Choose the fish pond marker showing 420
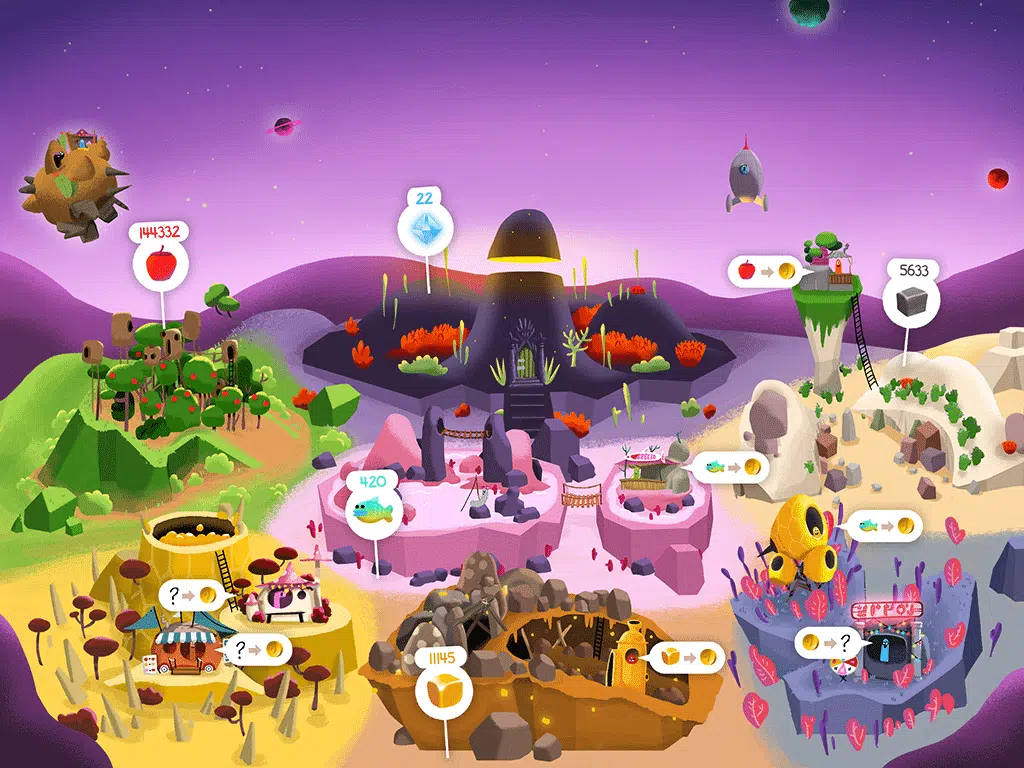The image size is (1024, 768). [374, 510]
